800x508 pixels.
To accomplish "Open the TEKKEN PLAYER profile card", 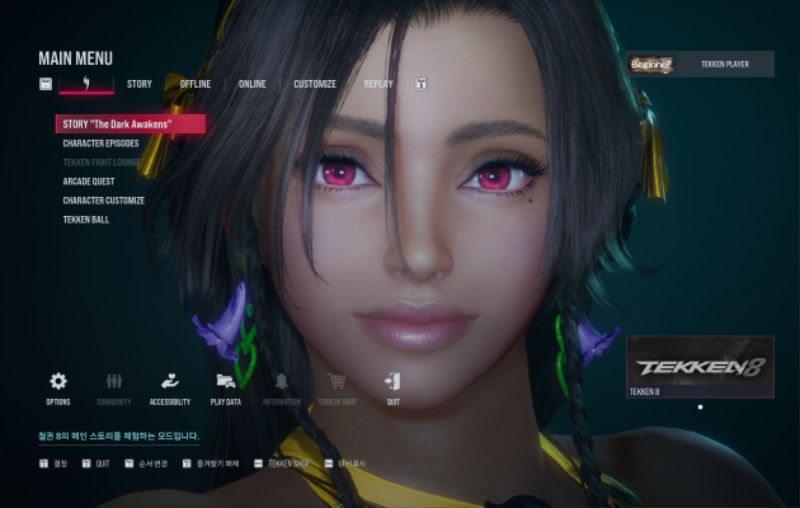I will [x=700, y=64].
